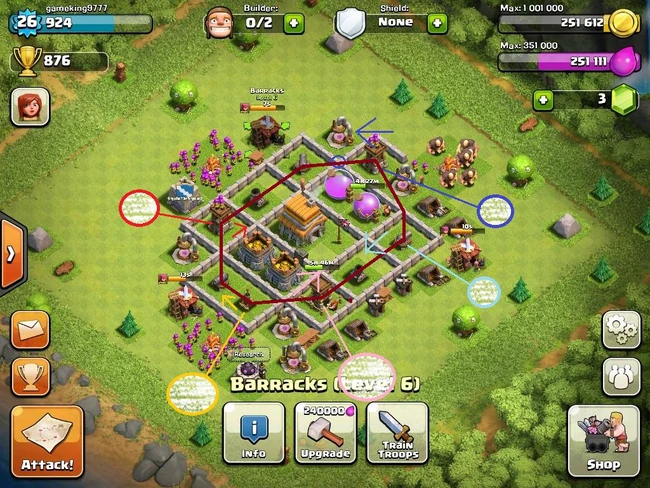The height and width of the screenshot is (488, 650).
Task: Open the mail envelope inbox
Action: tap(30, 329)
